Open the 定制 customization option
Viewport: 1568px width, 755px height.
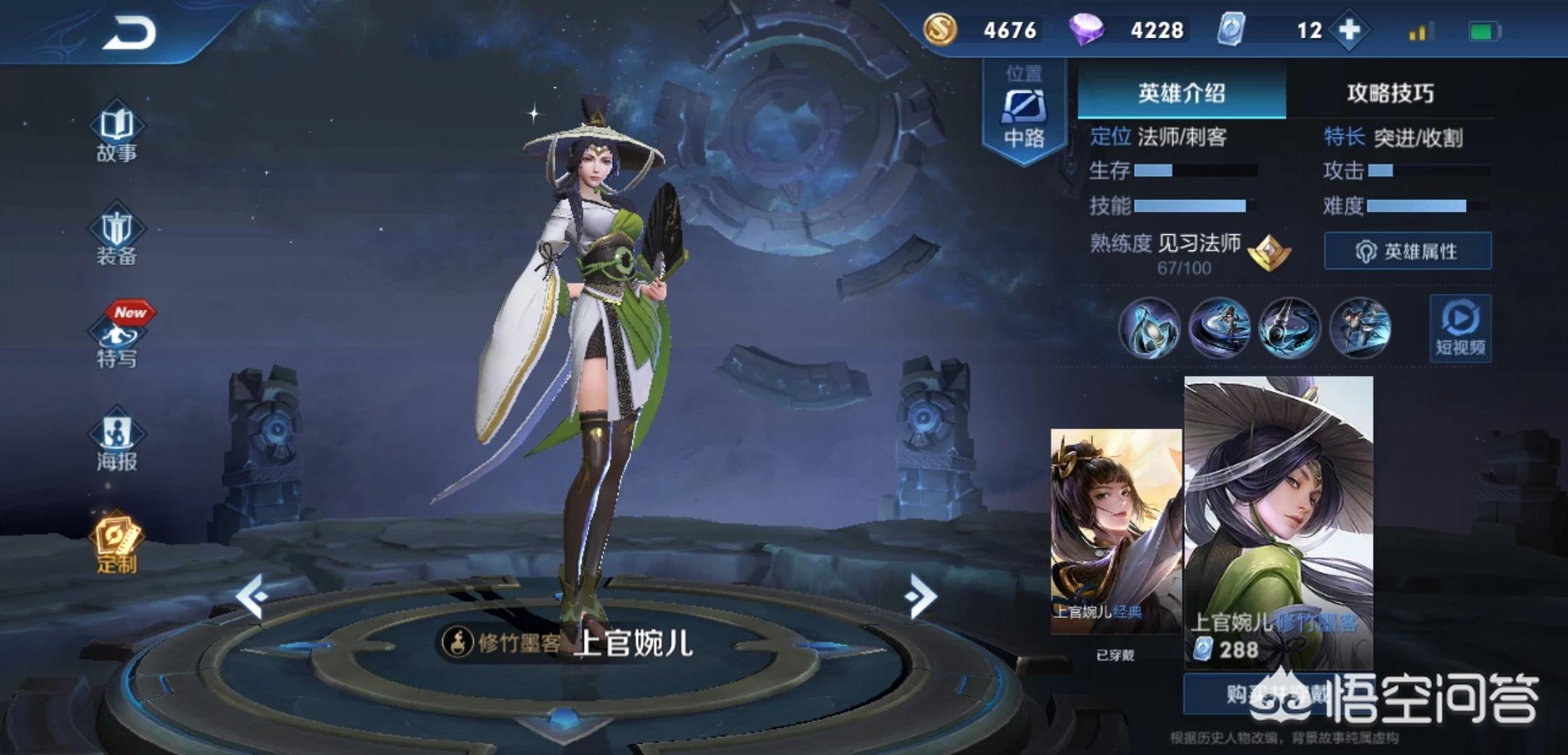tap(117, 545)
